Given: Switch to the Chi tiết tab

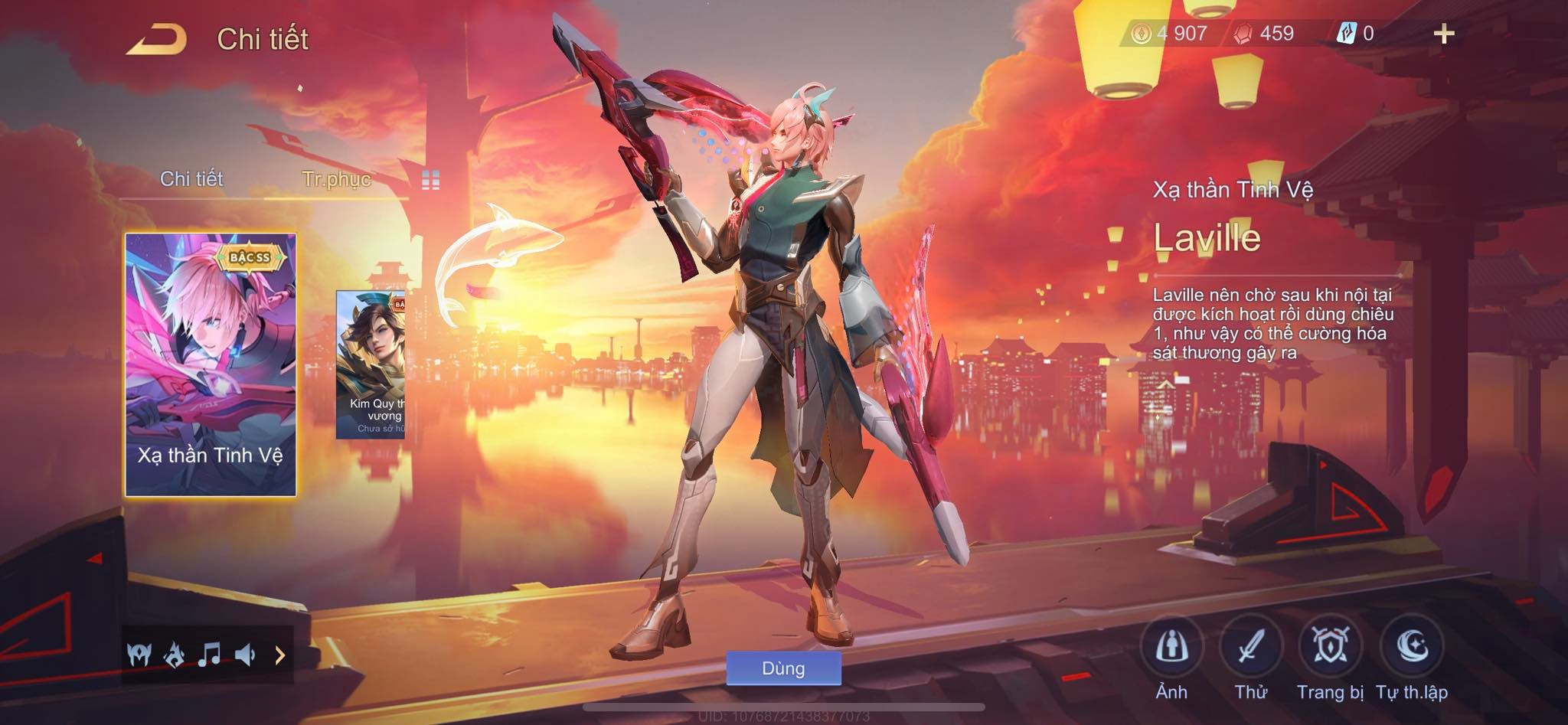Looking at the screenshot, I should pyautogui.click(x=191, y=179).
